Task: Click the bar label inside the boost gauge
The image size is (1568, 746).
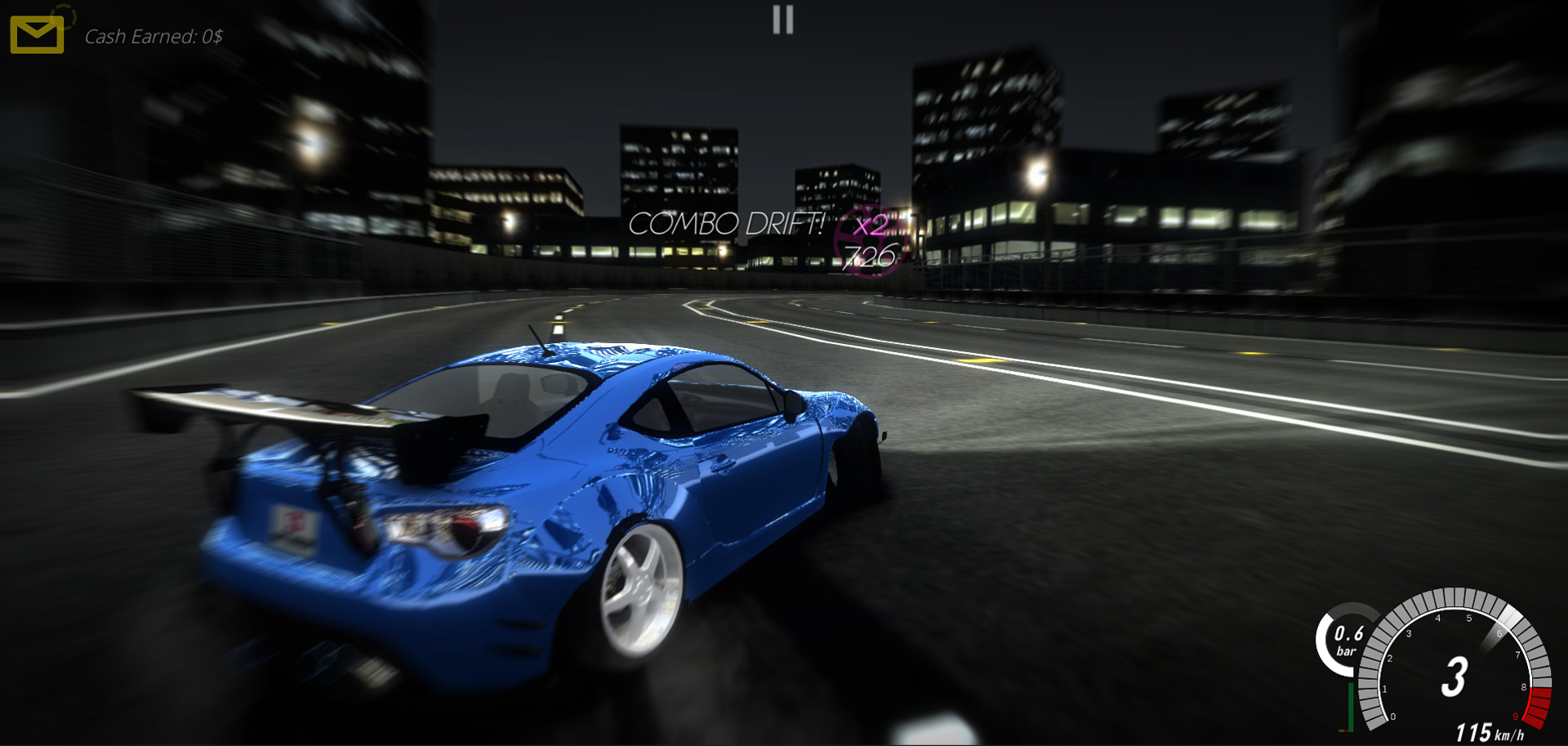Action: (x=1347, y=651)
